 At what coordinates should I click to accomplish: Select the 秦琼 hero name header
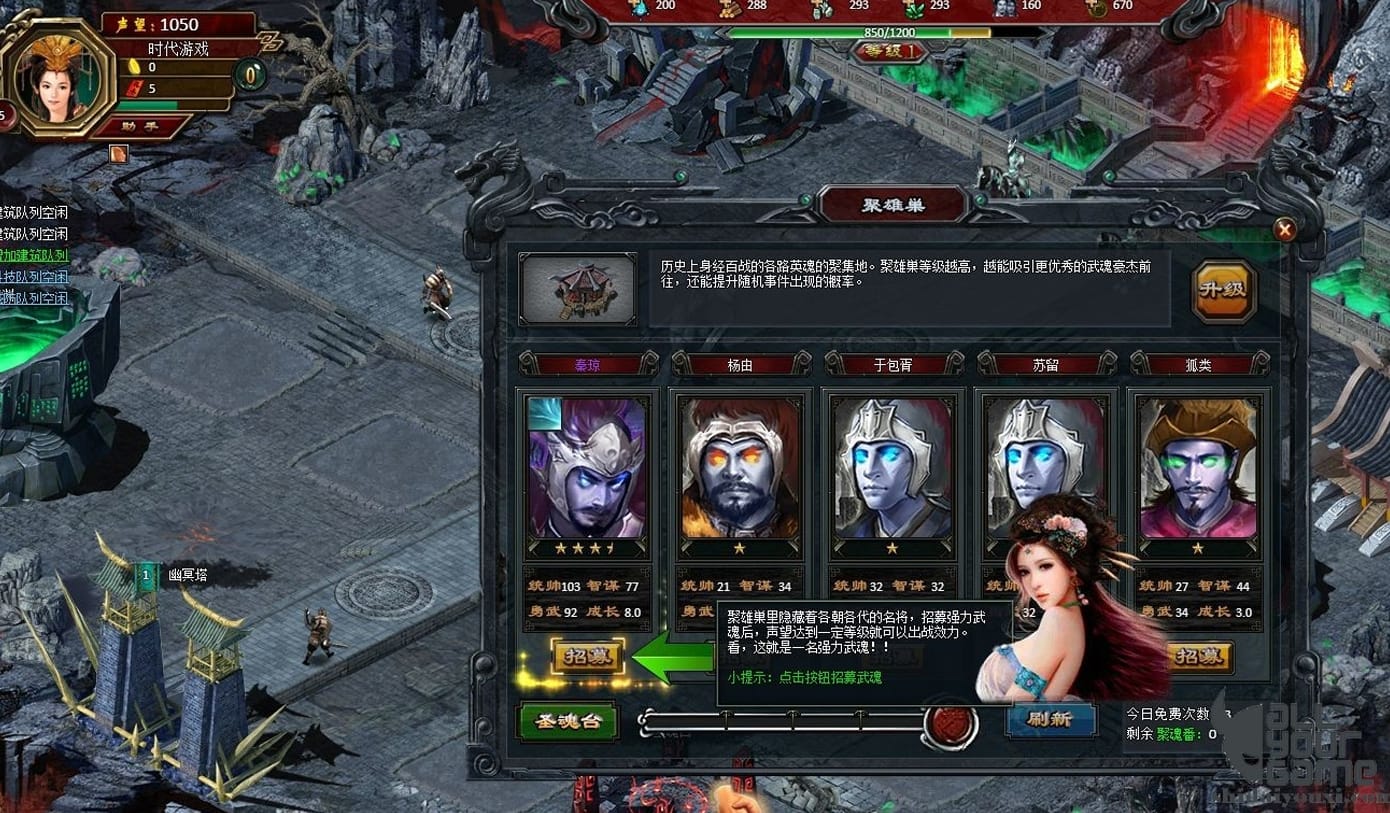pos(589,364)
